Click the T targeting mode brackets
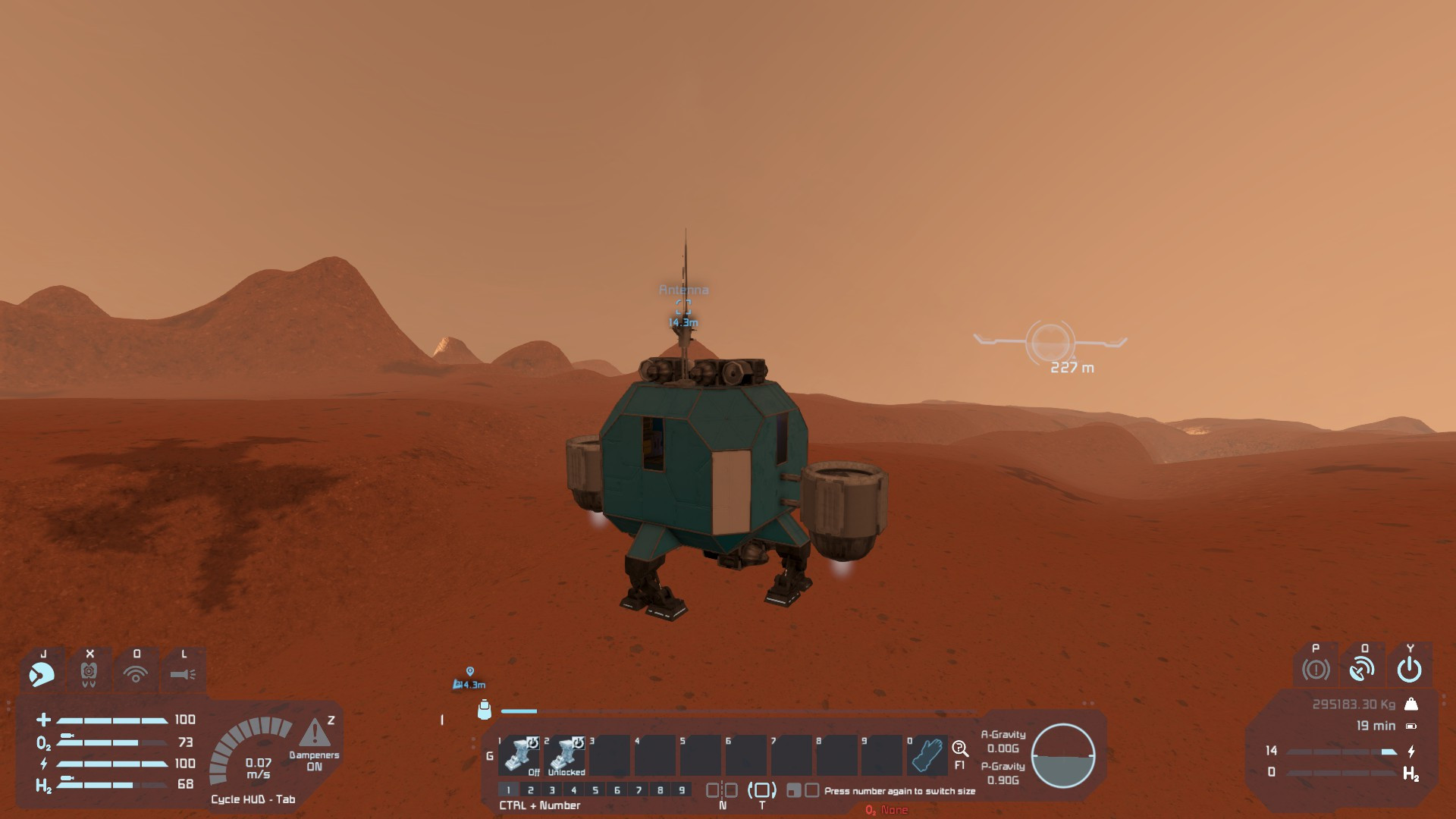 pyautogui.click(x=762, y=789)
